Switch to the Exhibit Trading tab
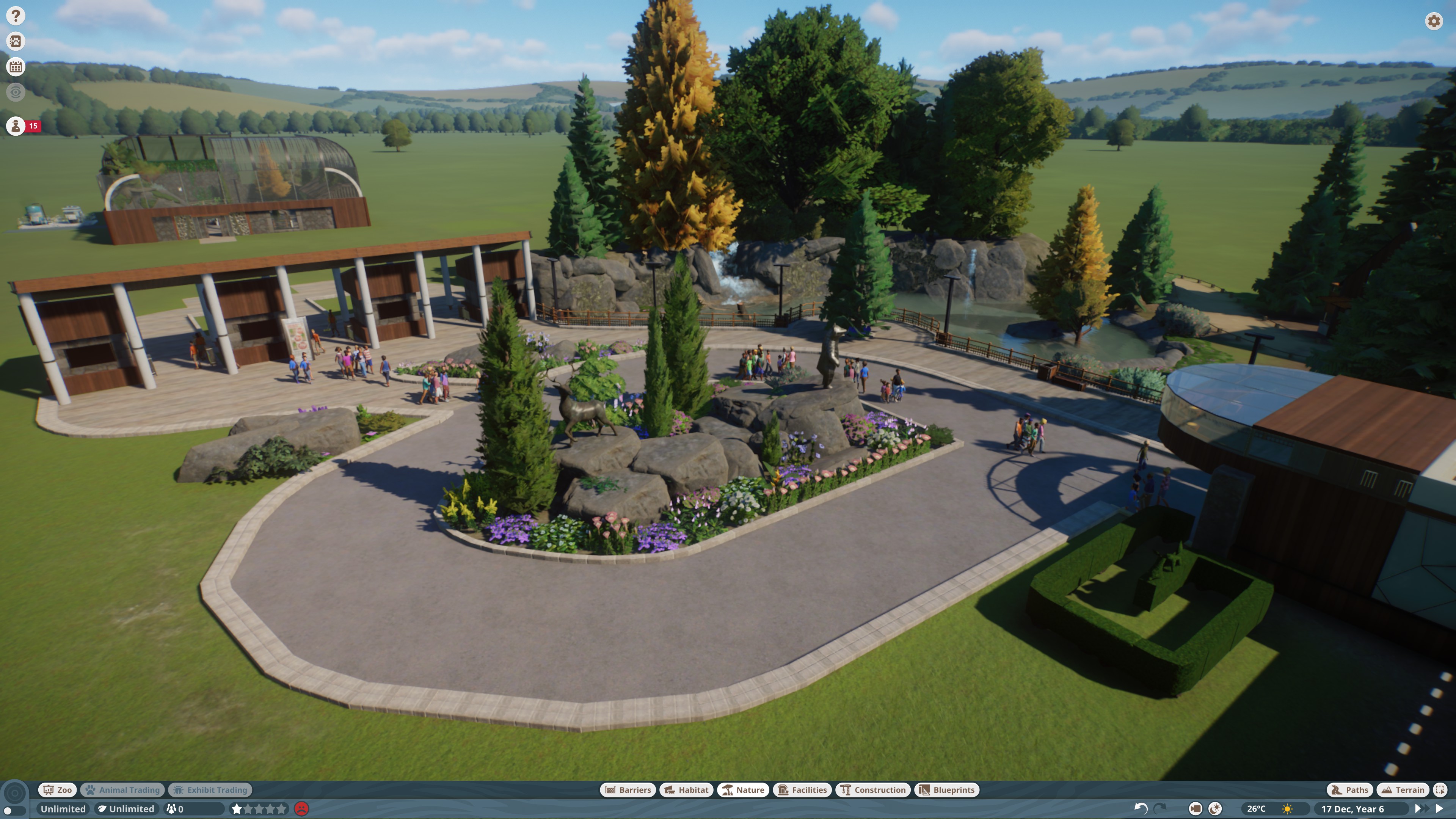The height and width of the screenshot is (819, 1456). (210, 789)
